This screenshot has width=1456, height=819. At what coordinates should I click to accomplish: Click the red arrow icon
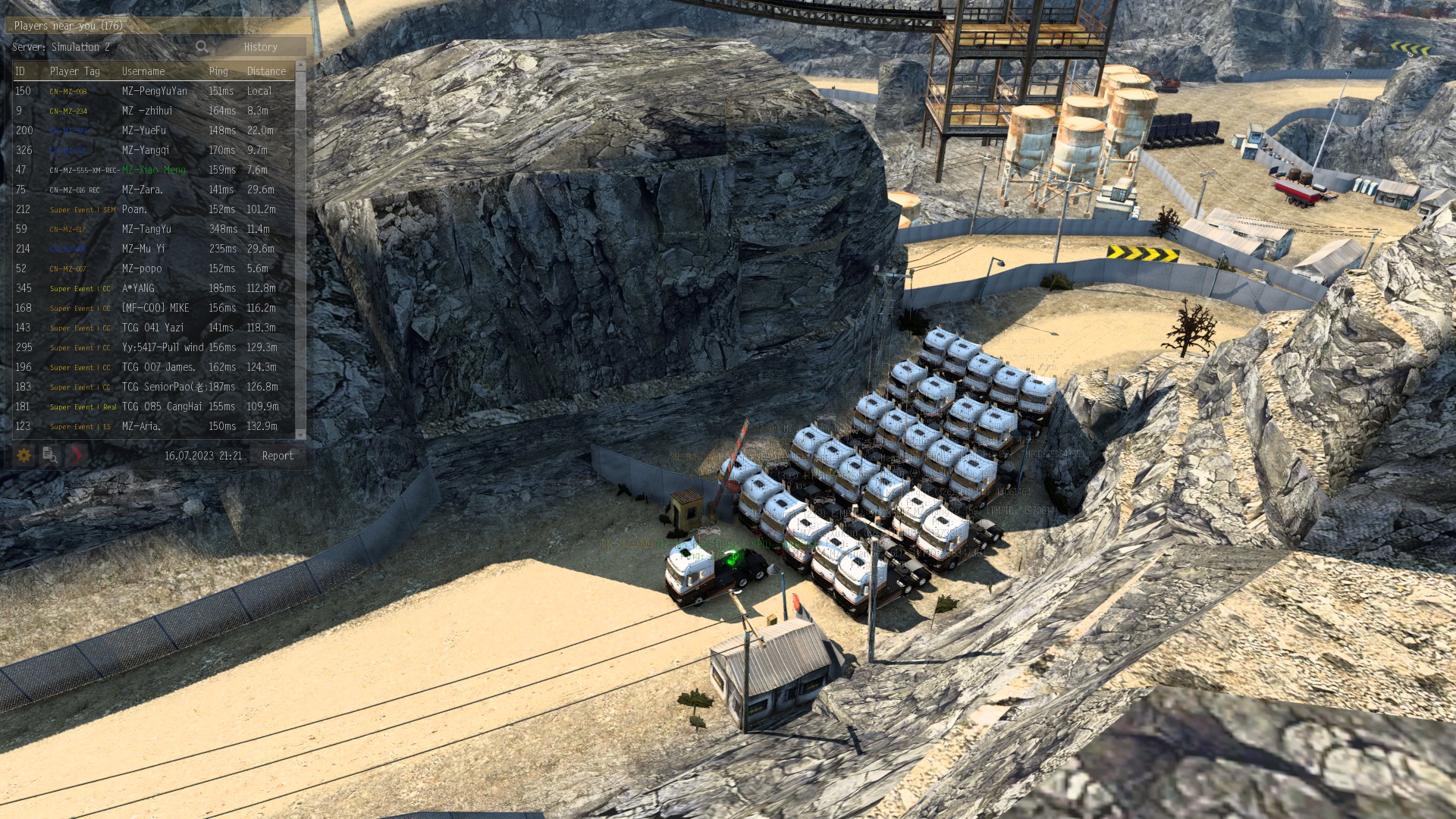[x=76, y=455]
